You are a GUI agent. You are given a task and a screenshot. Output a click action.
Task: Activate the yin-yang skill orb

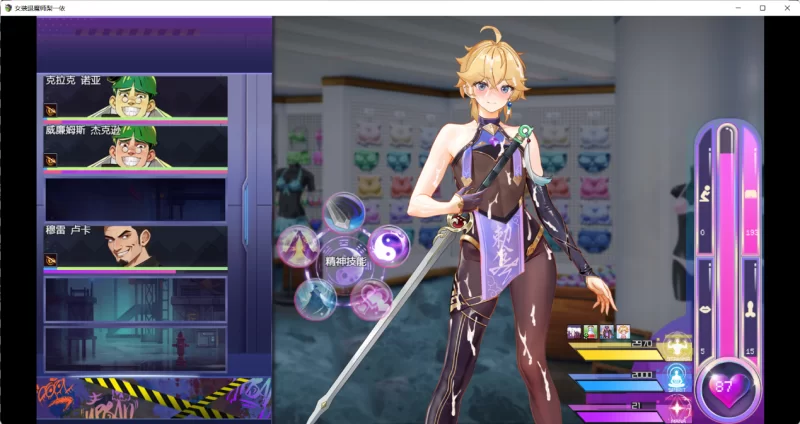click(x=387, y=244)
